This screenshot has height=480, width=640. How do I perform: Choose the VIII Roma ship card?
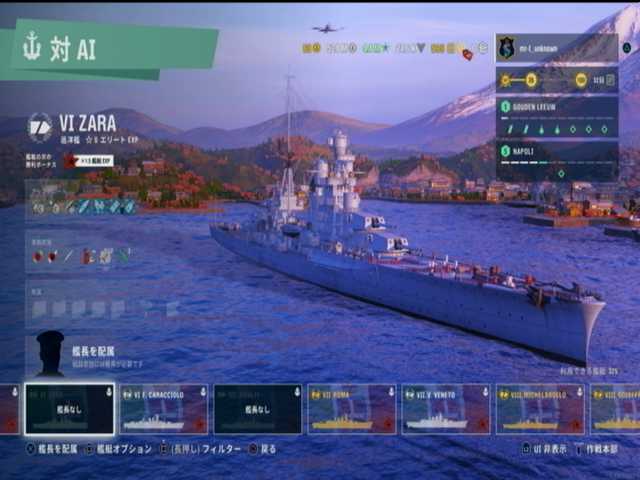(x=352, y=409)
